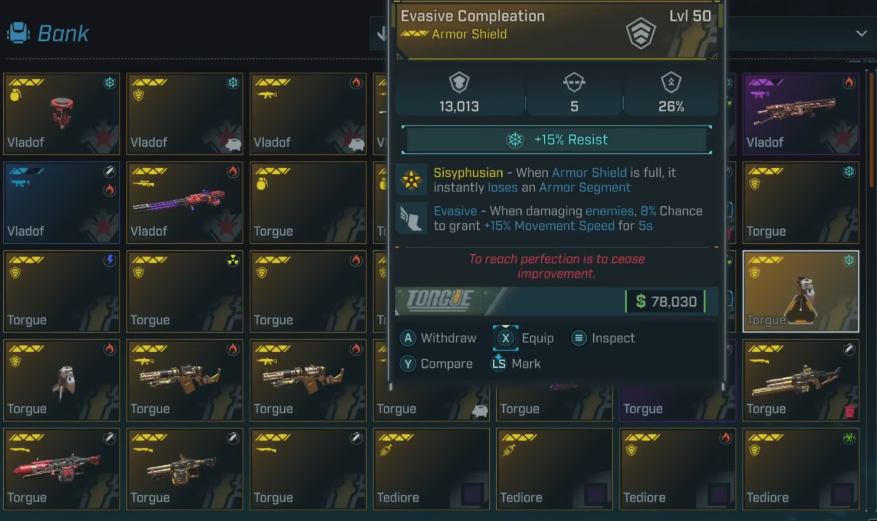Choose the Torgue long gold rifle with trash mark
The image size is (877, 521).
tap(800, 380)
